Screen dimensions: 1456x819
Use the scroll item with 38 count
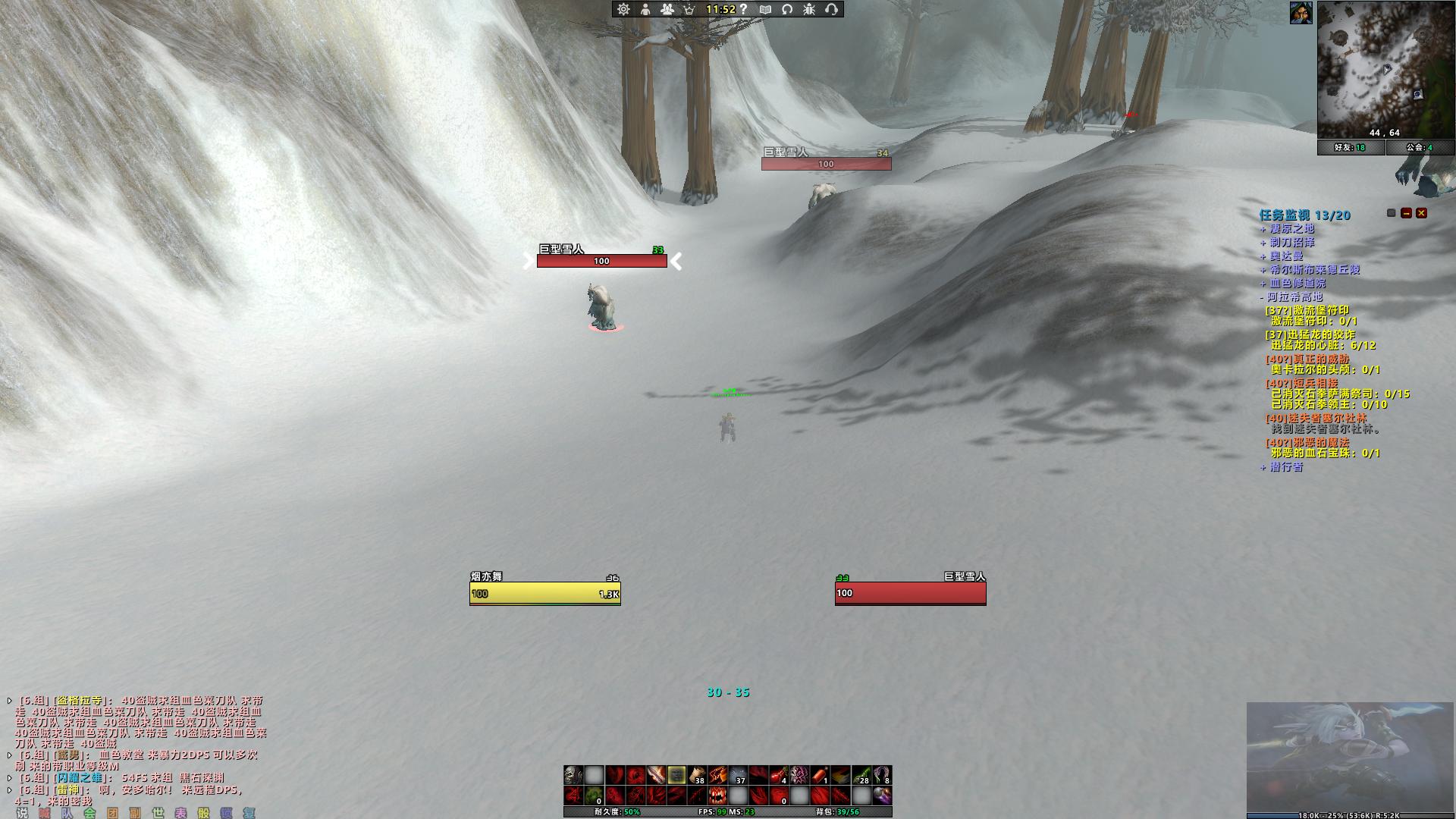tap(697, 775)
